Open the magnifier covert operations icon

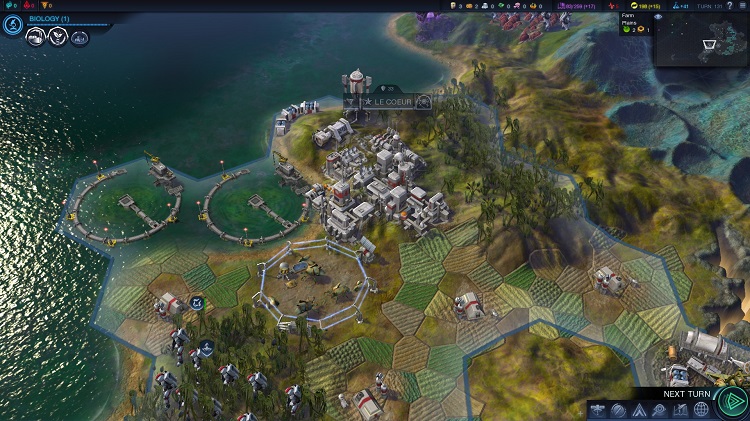click(x=659, y=409)
